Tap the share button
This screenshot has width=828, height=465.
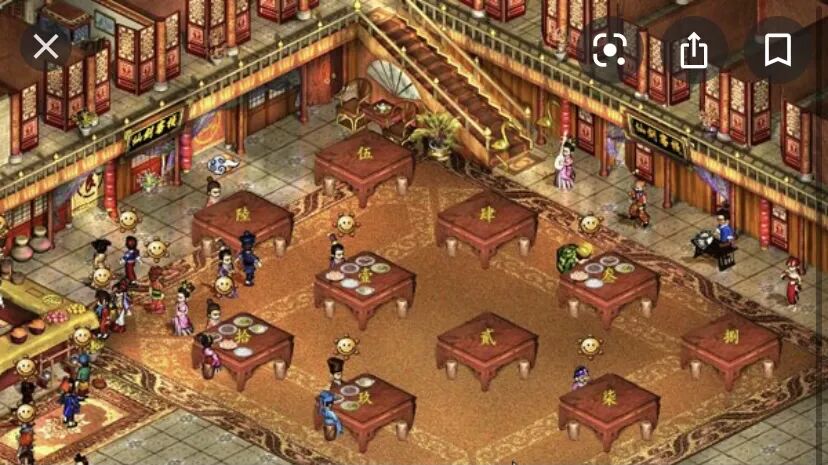coord(693,50)
